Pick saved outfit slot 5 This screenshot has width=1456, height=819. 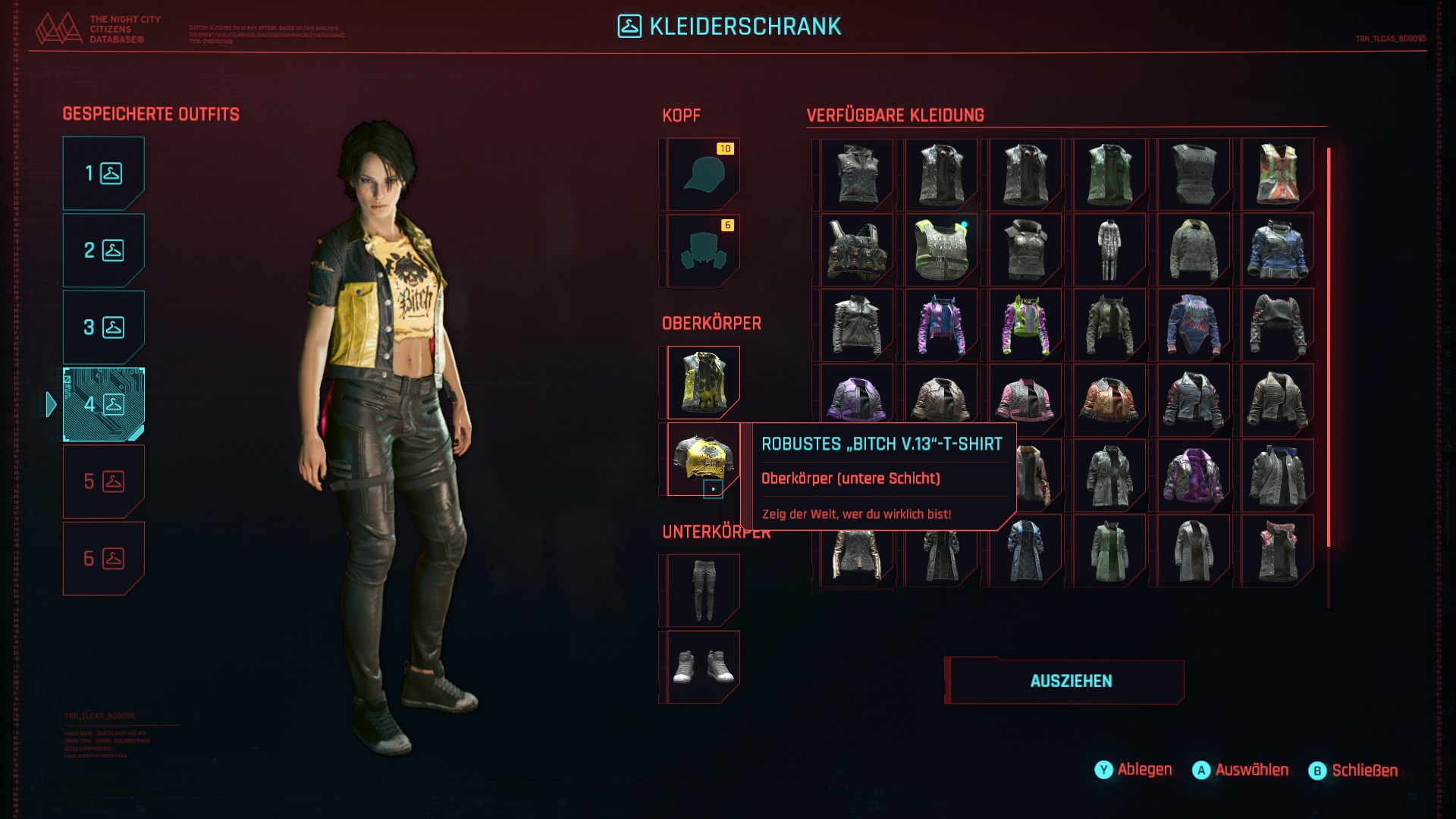pyautogui.click(x=103, y=482)
